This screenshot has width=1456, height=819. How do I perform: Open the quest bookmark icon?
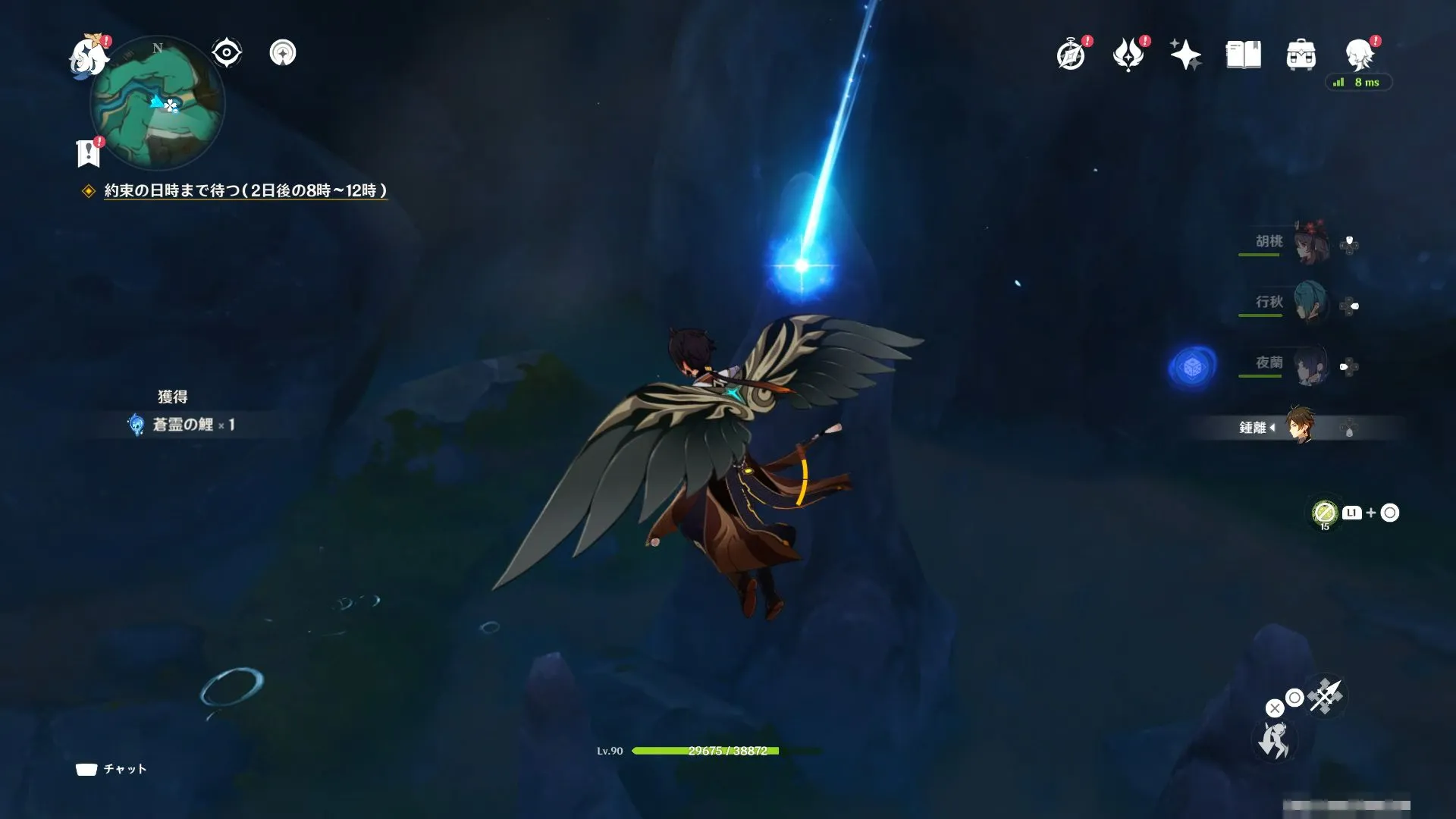(x=89, y=152)
